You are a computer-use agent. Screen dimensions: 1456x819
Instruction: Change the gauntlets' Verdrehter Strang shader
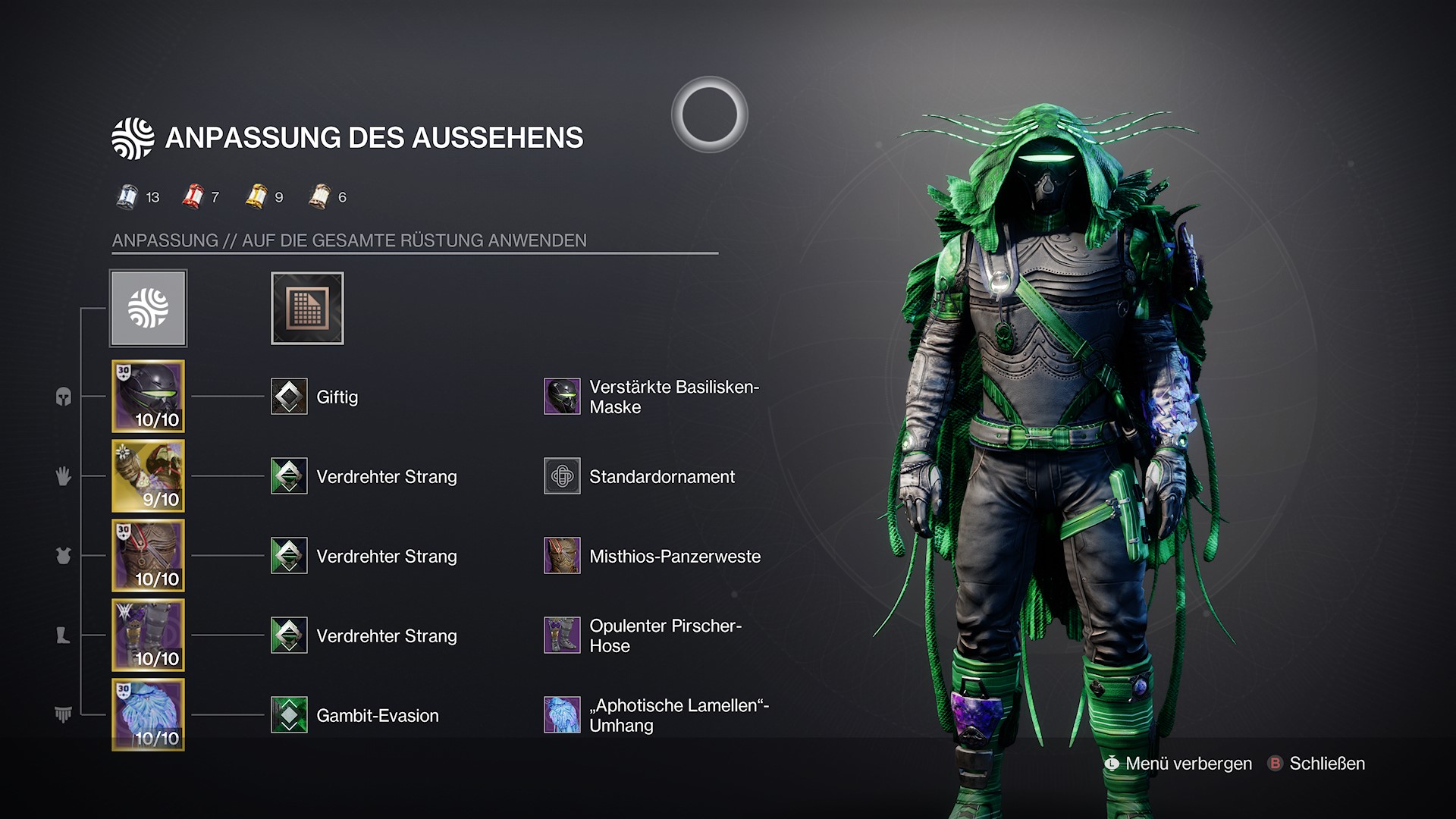click(x=289, y=476)
